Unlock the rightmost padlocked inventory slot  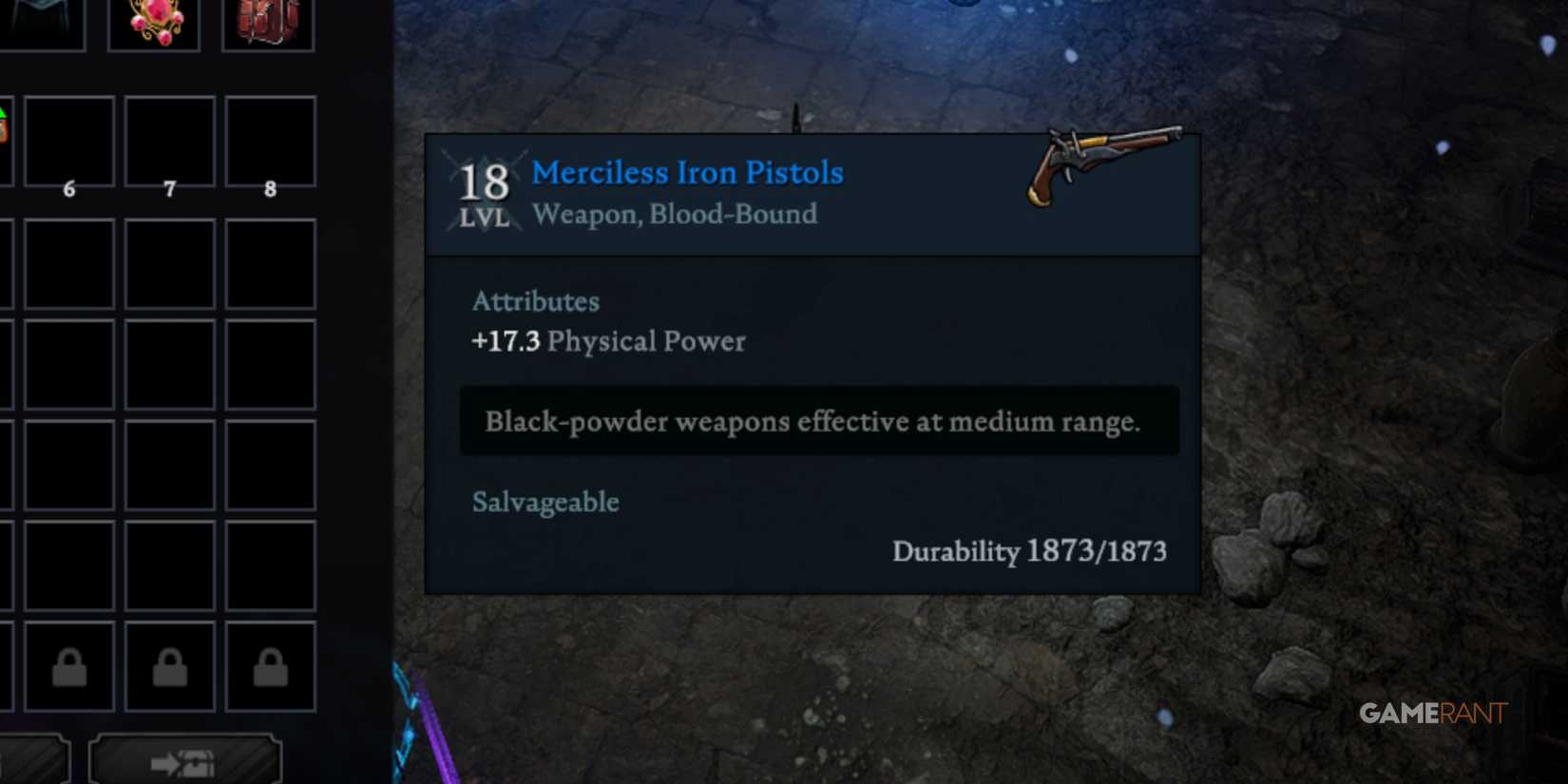270,665
